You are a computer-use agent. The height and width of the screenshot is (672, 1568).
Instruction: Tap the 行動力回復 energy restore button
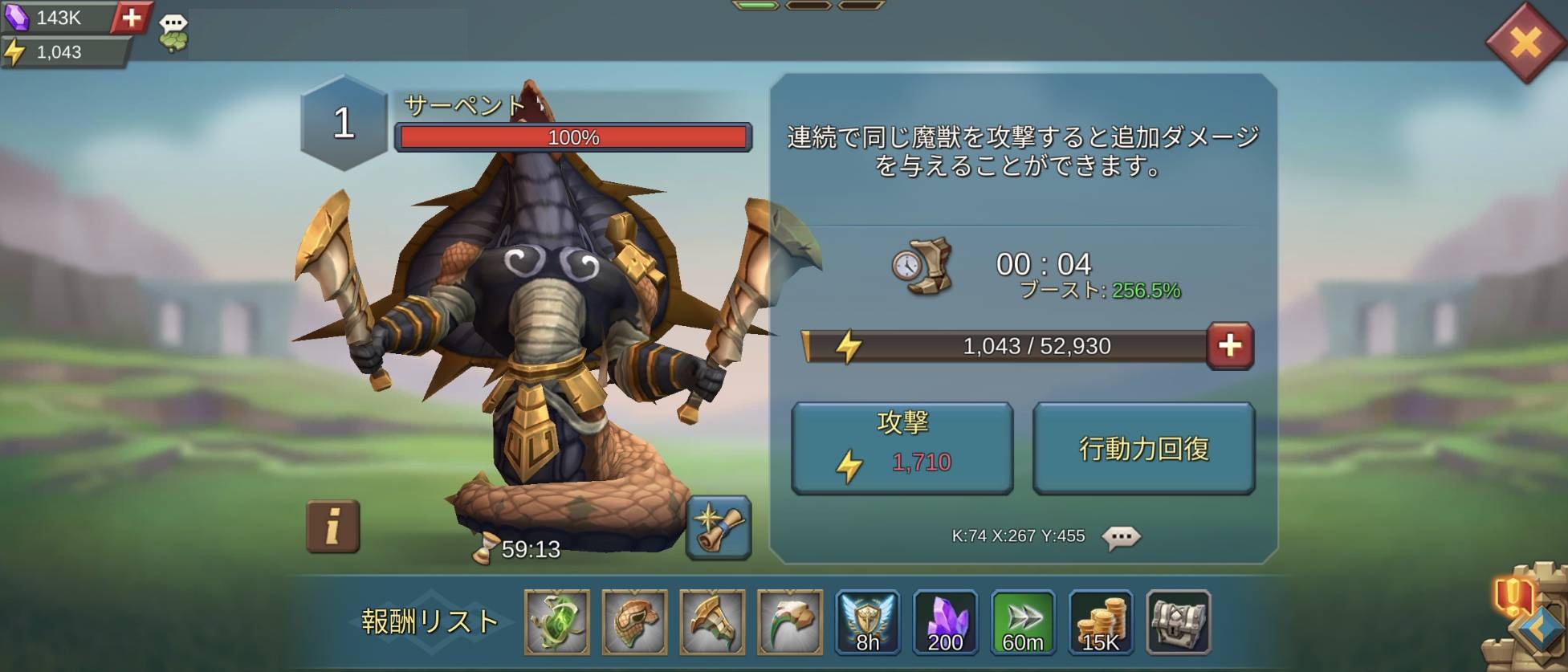[x=1143, y=448]
